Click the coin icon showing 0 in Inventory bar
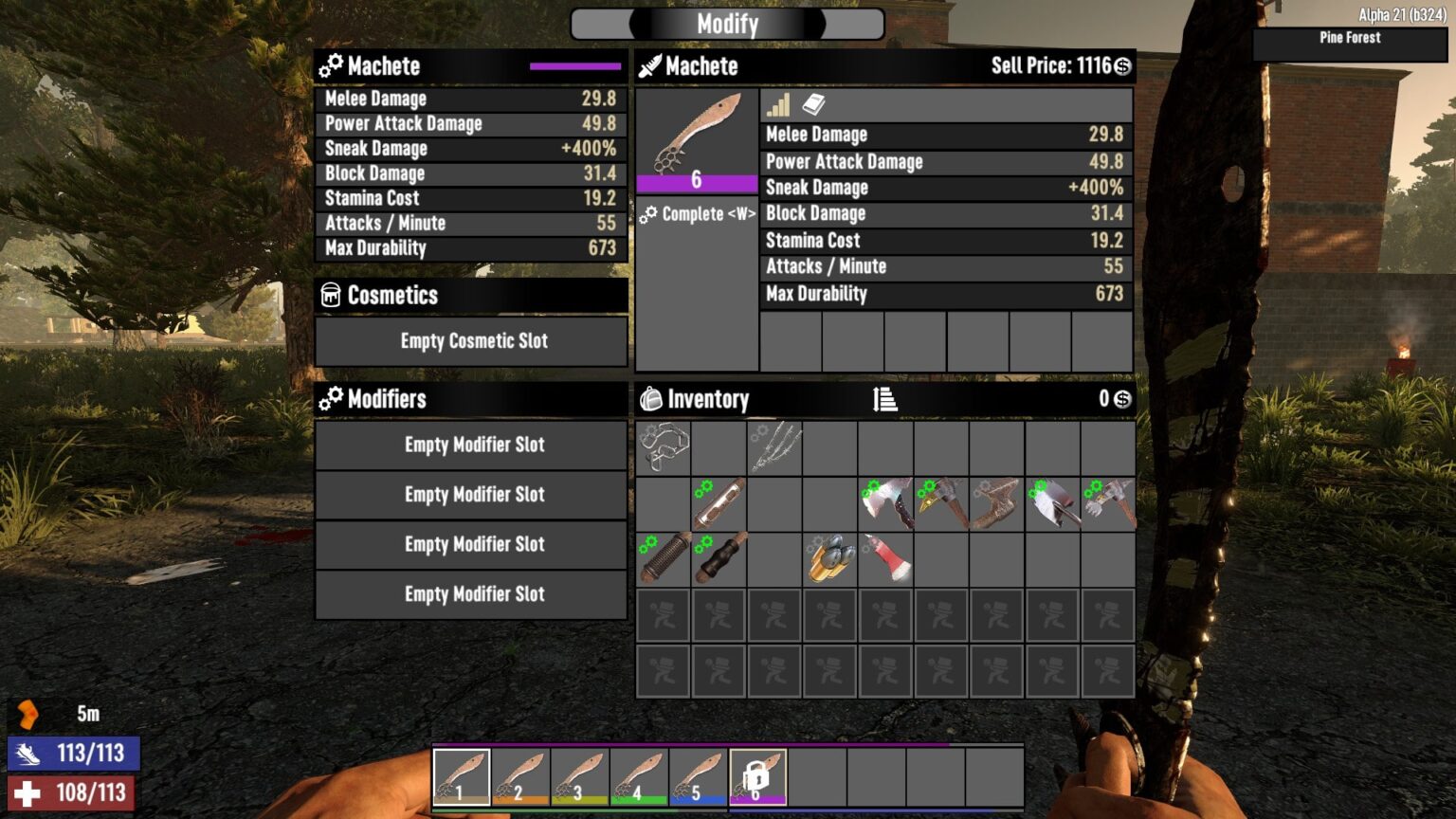Image resolution: width=1456 pixels, height=819 pixels. click(1124, 399)
